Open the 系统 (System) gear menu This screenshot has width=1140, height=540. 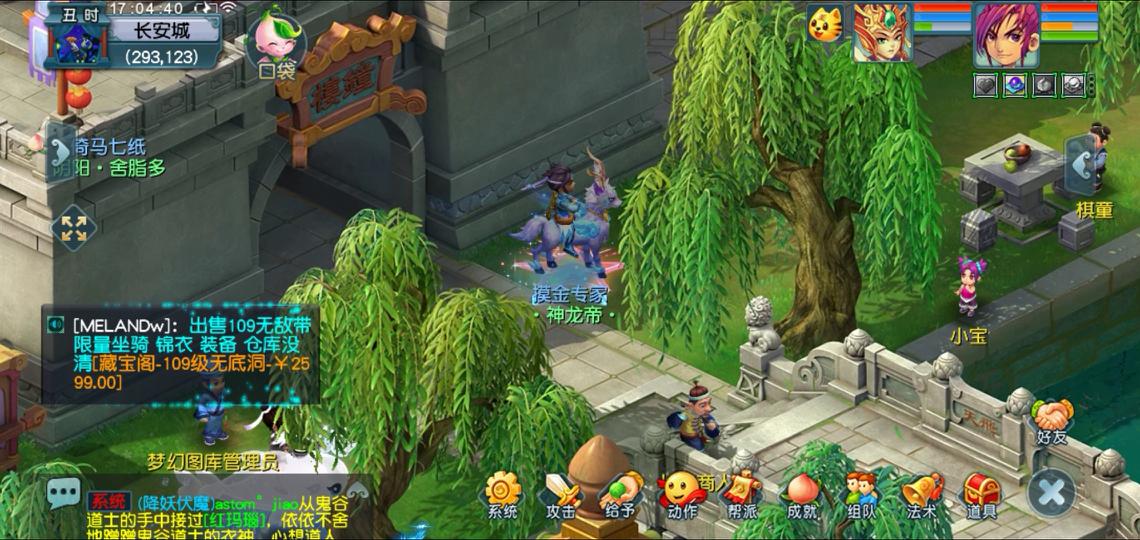pos(503,492)
